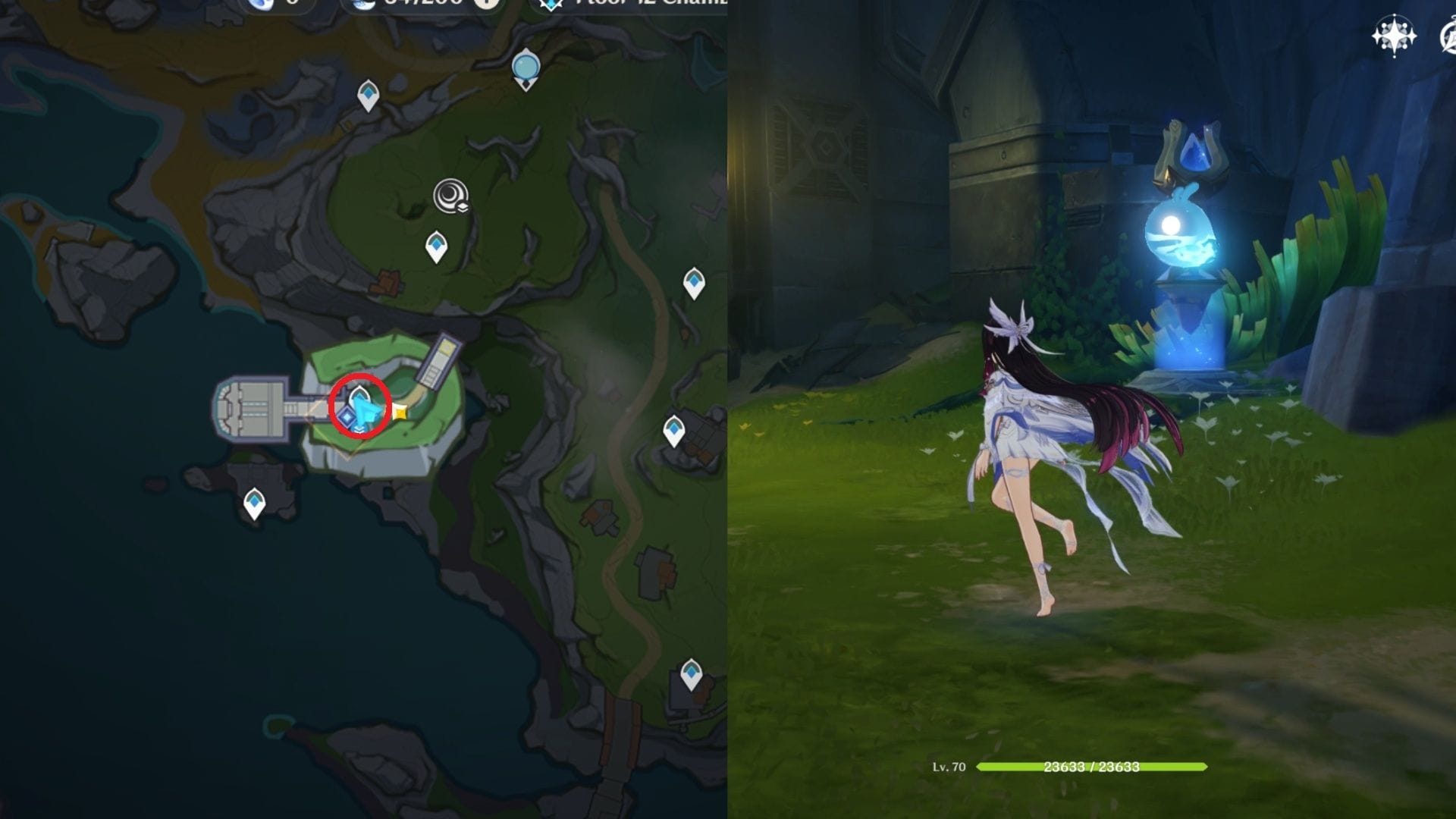Select the blue diamond marker inside the red circle
1456x819 pixels.
click(347, 416)
